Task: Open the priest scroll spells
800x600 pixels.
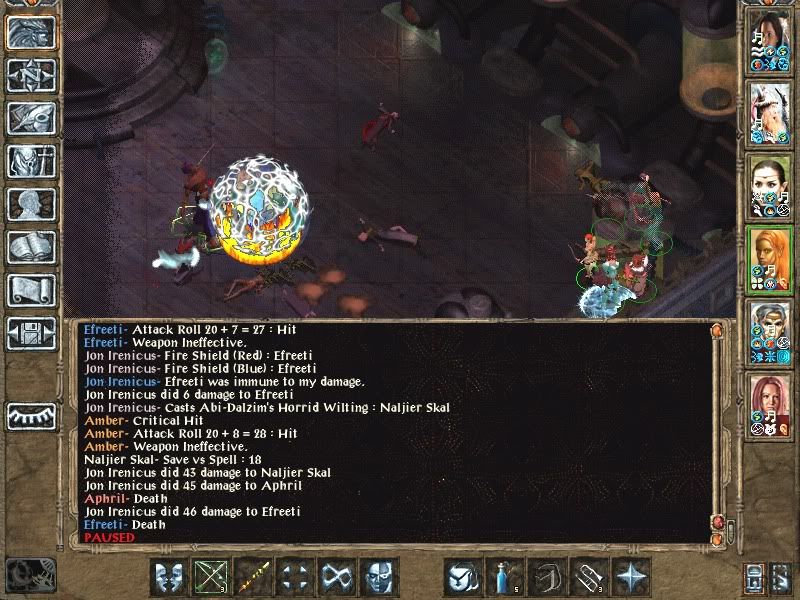Action: tap(31, 290)
